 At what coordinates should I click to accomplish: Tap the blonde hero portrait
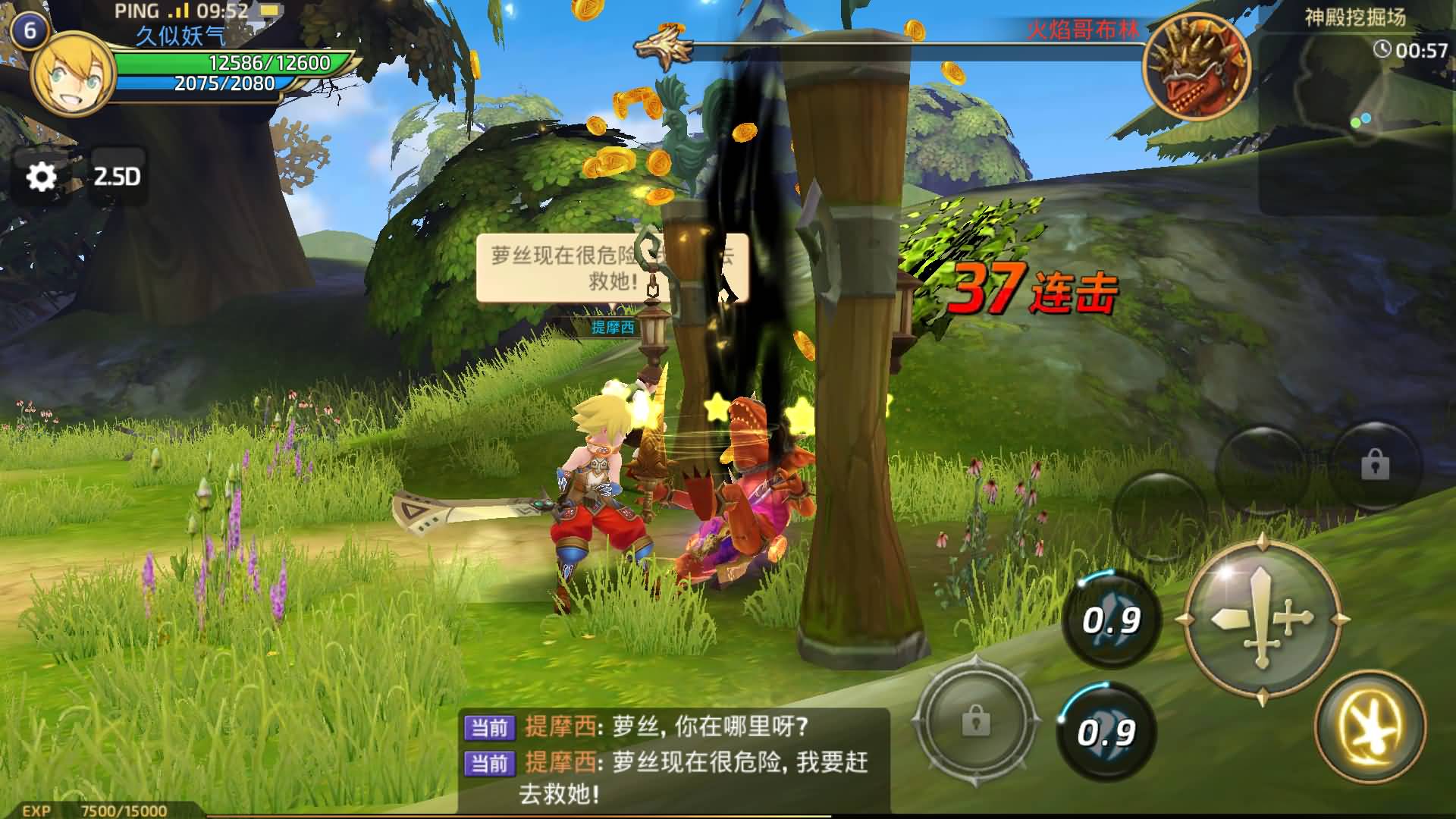(x=73, y=74)
